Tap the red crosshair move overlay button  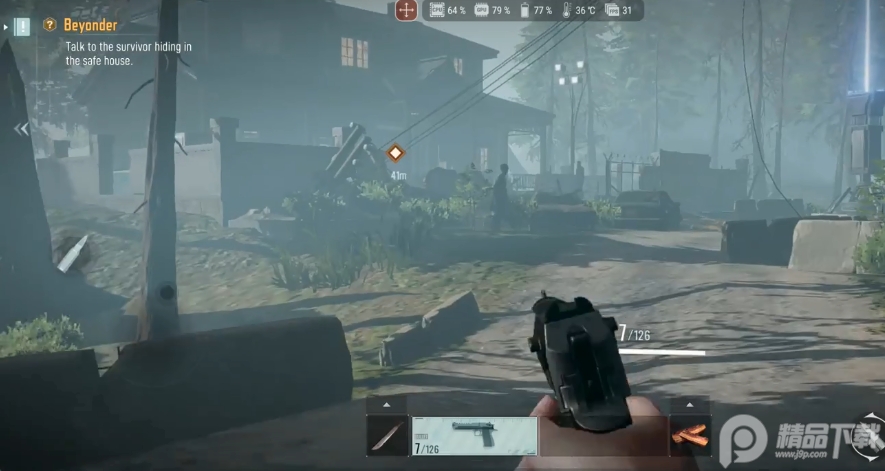pos(406,11)
